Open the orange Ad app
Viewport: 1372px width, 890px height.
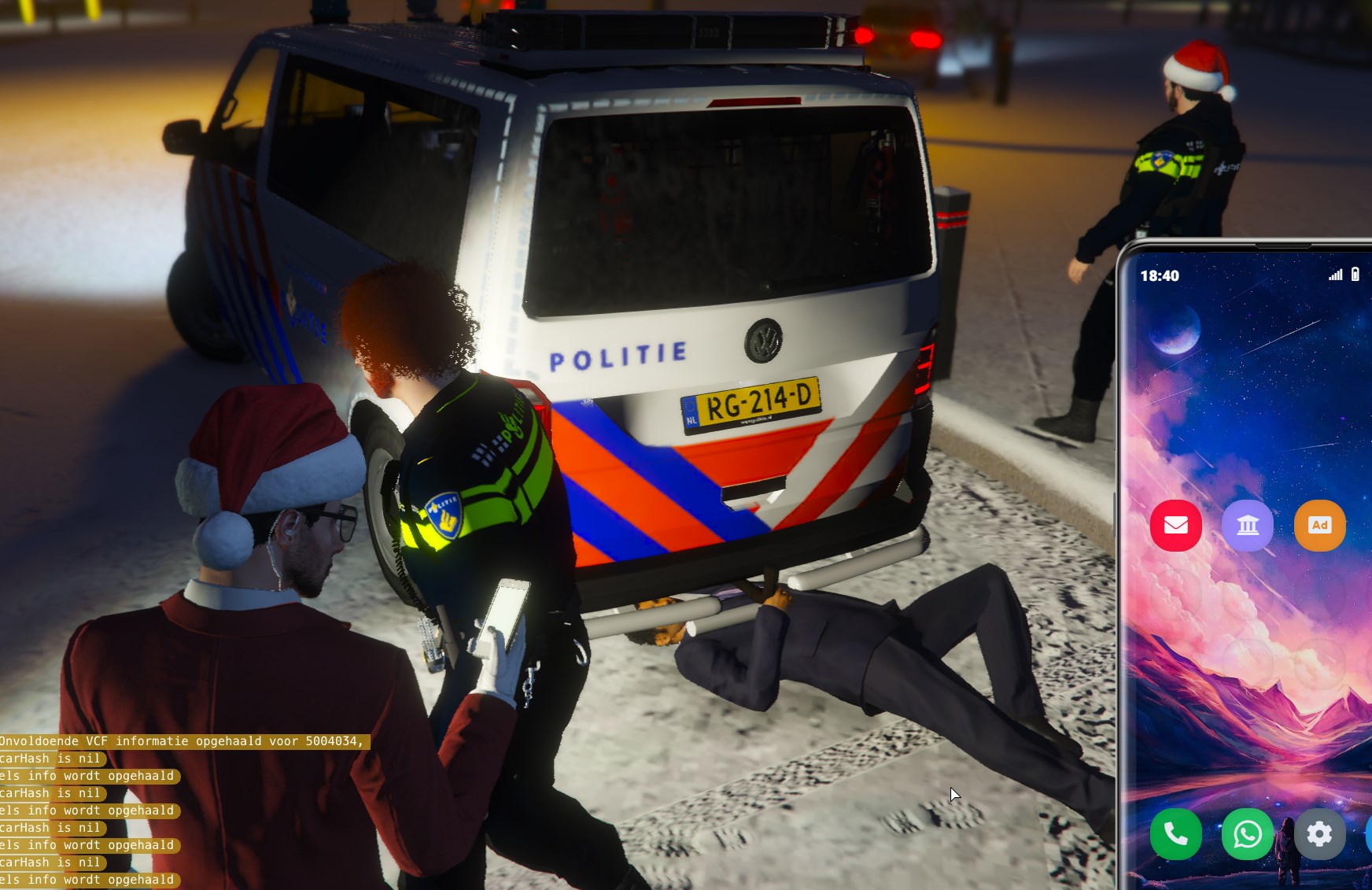point(1319,525)
